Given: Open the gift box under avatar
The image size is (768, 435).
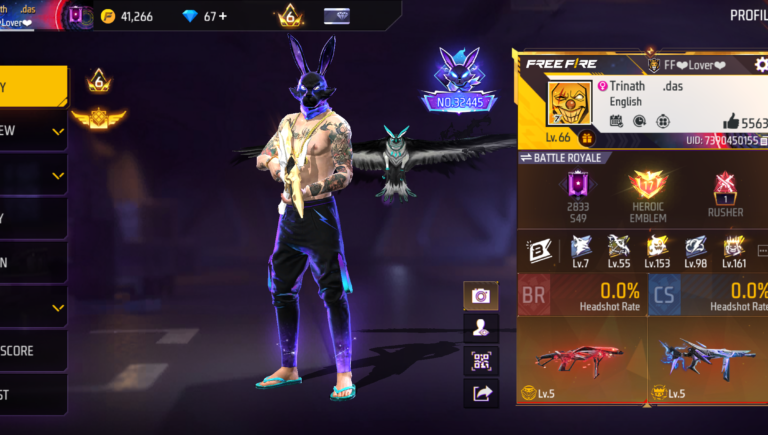Looking at the screenshot, I should click(x=587, y=138).
